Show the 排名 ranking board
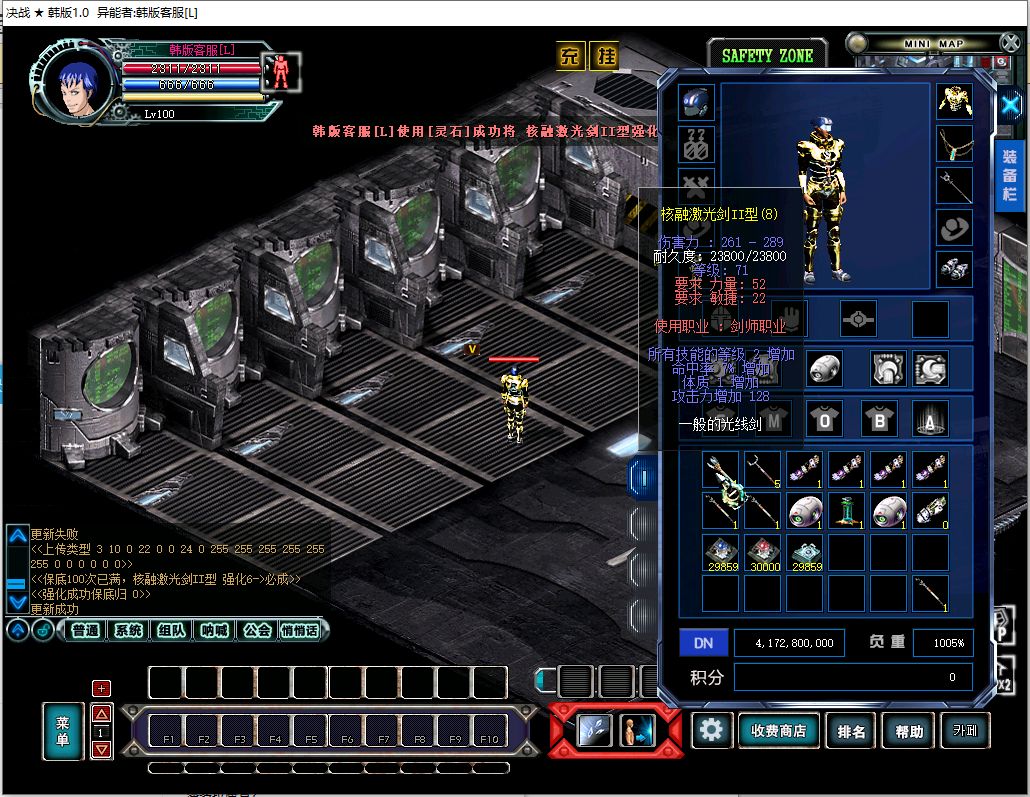The height and width of the screenshot is (797, 1030). pyautogui.click(x=852, y=731)
